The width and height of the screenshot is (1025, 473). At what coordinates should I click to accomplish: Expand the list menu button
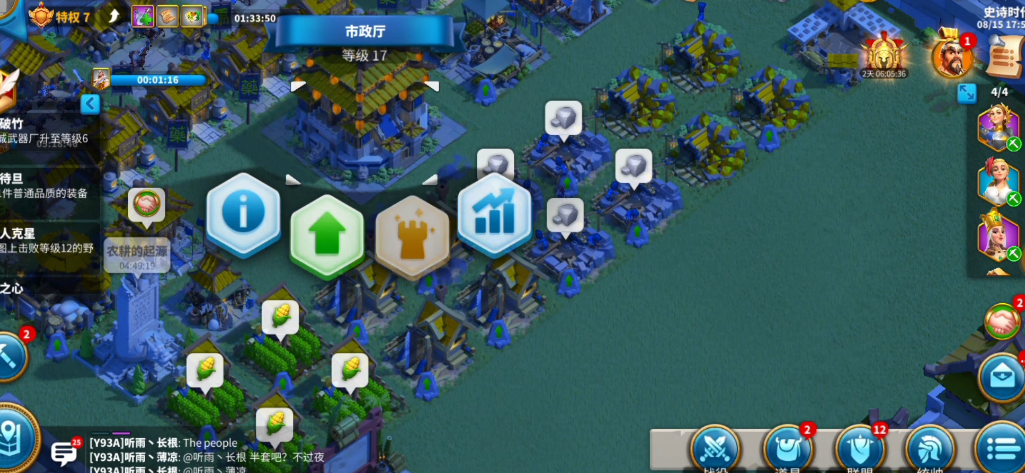(1000, 449)
